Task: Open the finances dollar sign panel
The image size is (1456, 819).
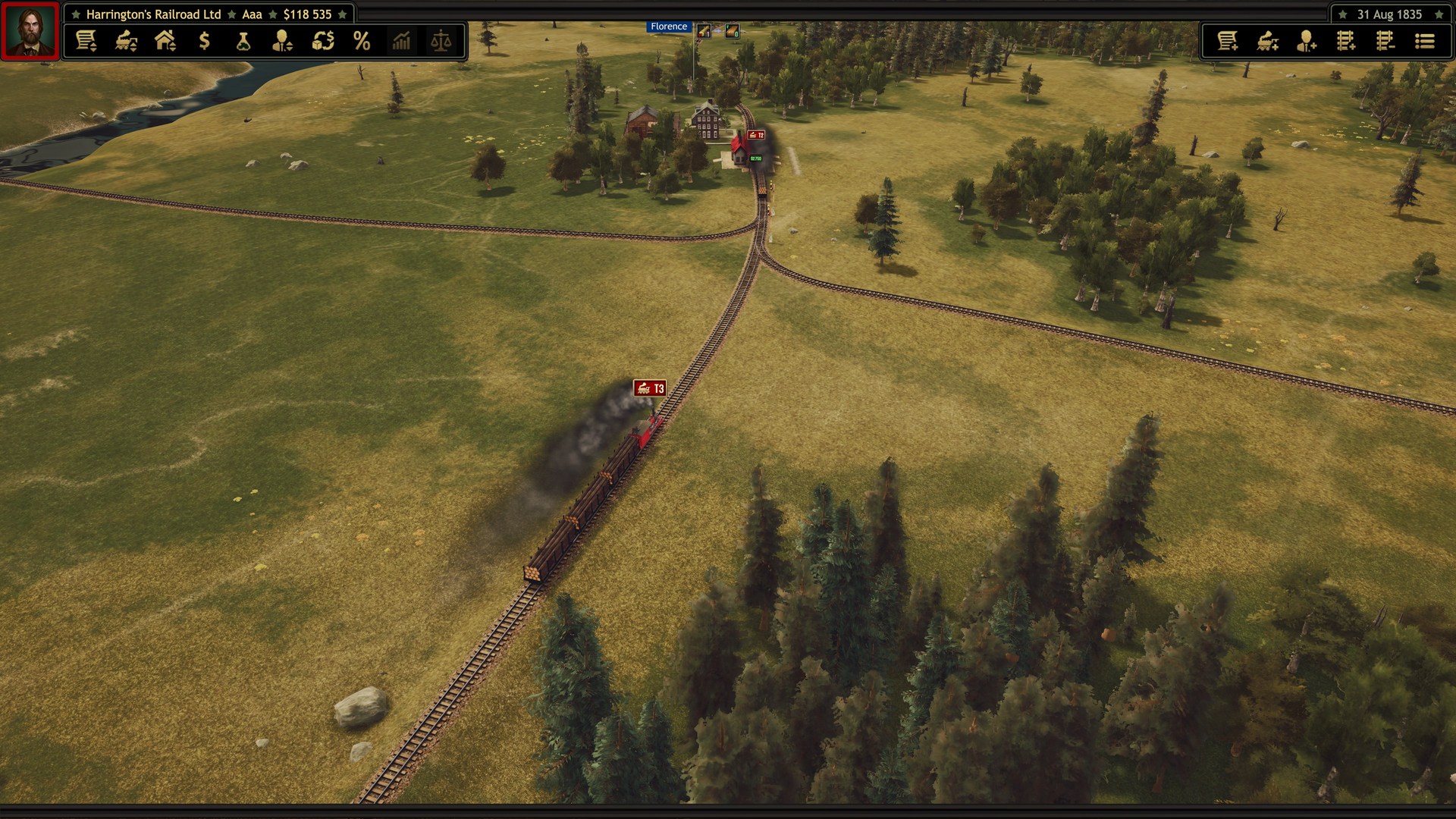Action: tap(204, 41)
